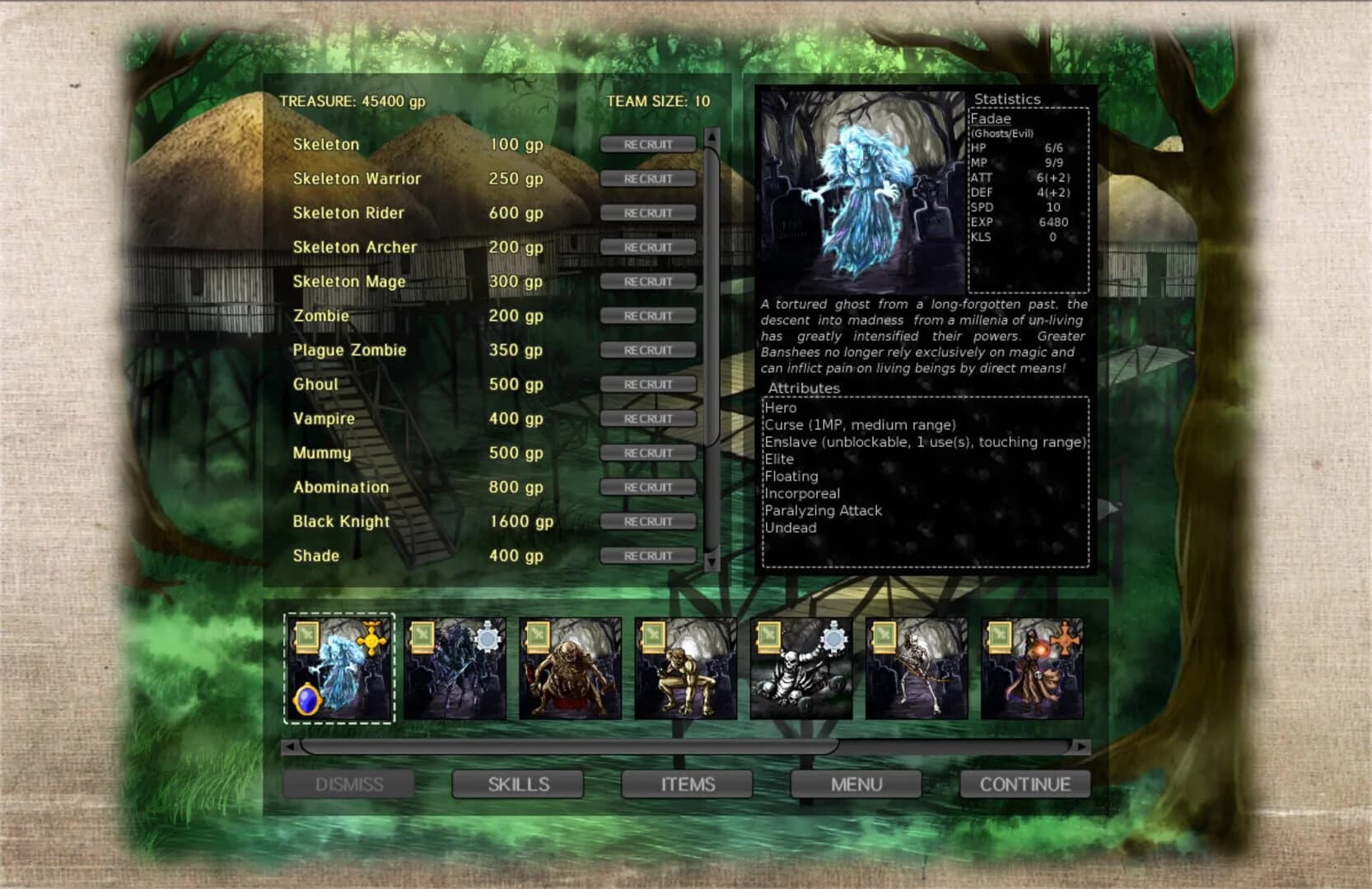
Task: Click the gear icon on the skeleton cart portrait
Action: [x=833, y=640]
